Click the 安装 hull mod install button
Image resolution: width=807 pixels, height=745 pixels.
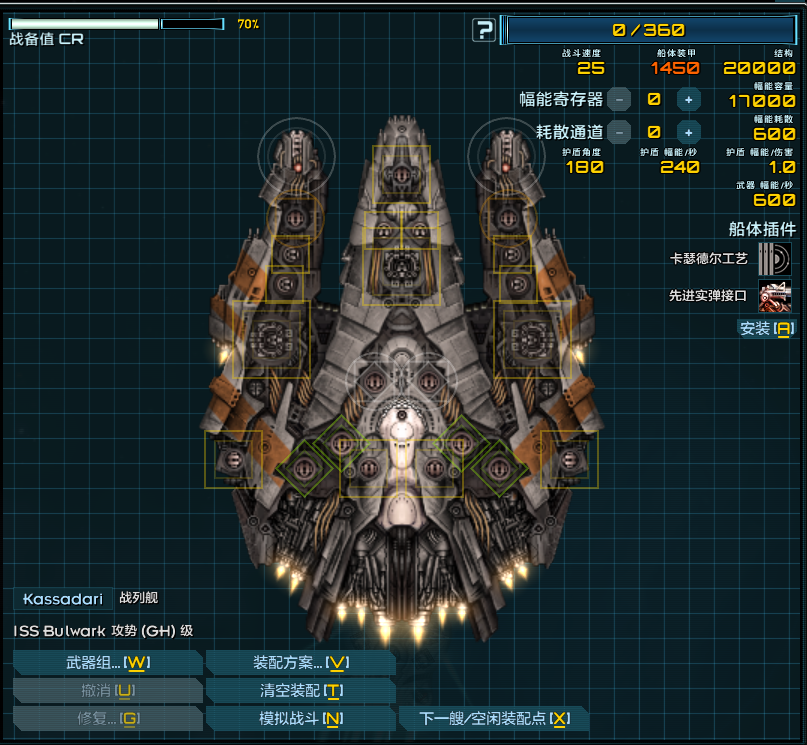(766, 328)
